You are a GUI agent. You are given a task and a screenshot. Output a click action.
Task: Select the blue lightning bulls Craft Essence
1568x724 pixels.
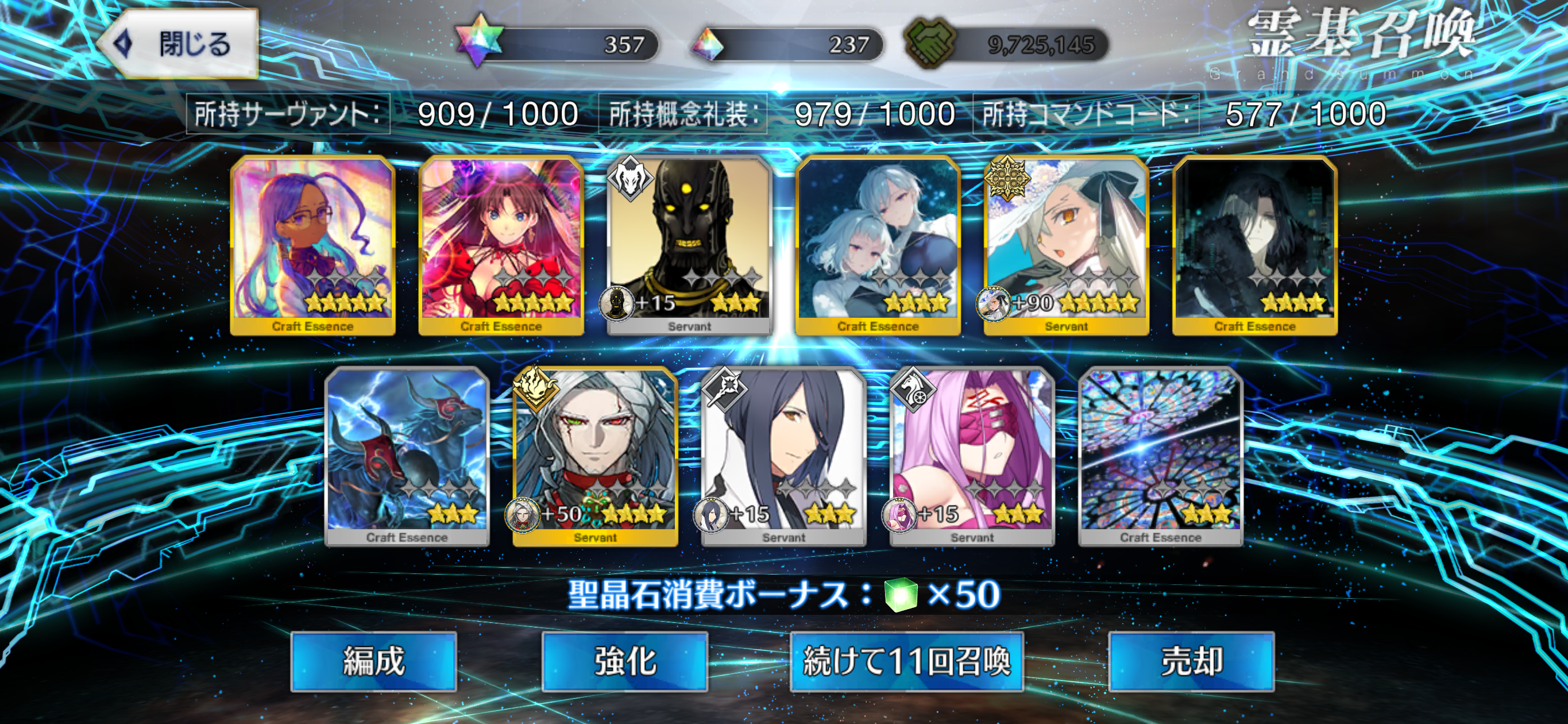[x=407, y=456]
